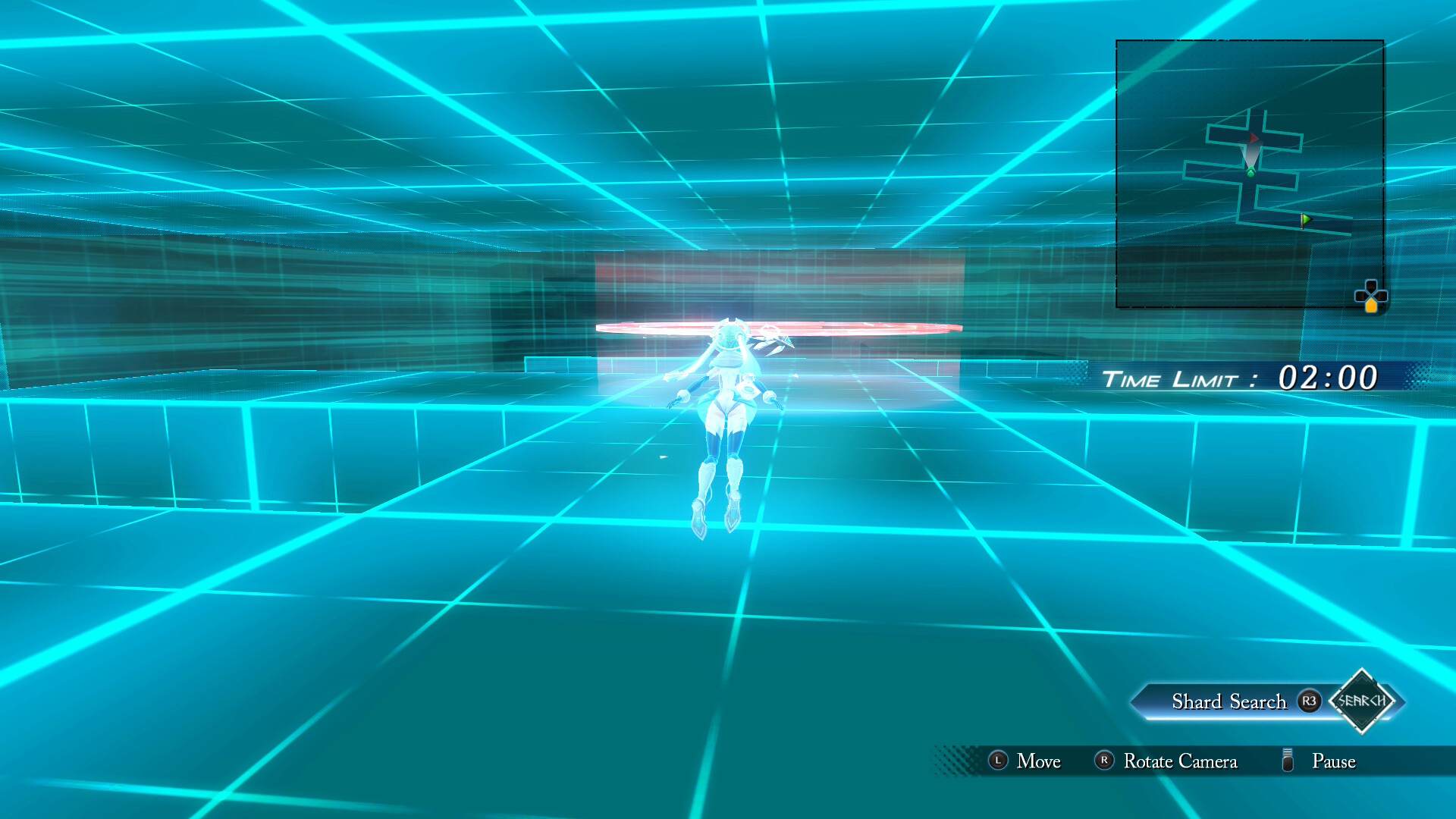The height and width of the screenshot is (819, 1456).
Task: Click the diamond-shaped SEARCH emblem icon
Action: (x=1362, y=702)
